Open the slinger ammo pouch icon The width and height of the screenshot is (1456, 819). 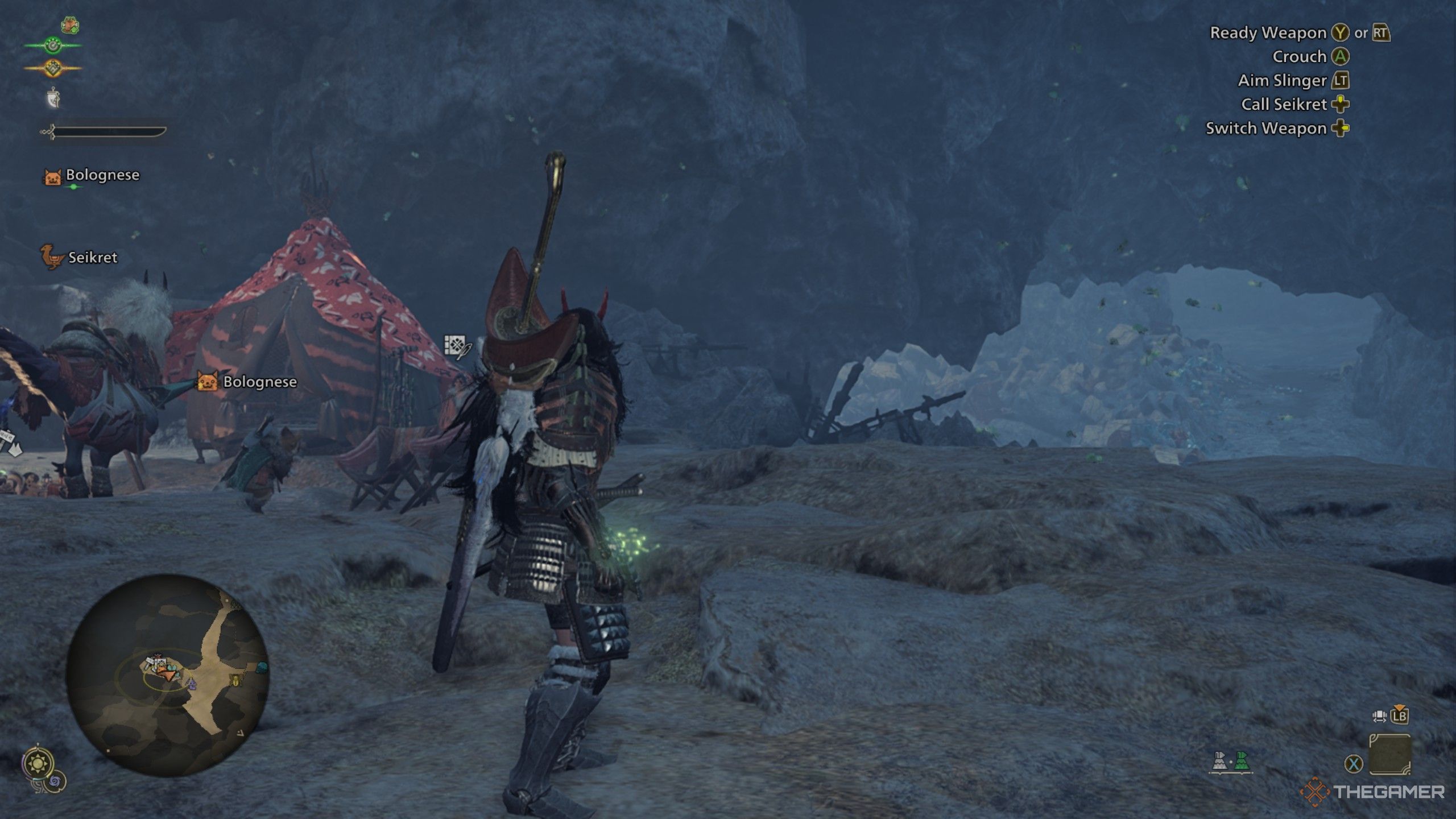[x=53, y=97]
